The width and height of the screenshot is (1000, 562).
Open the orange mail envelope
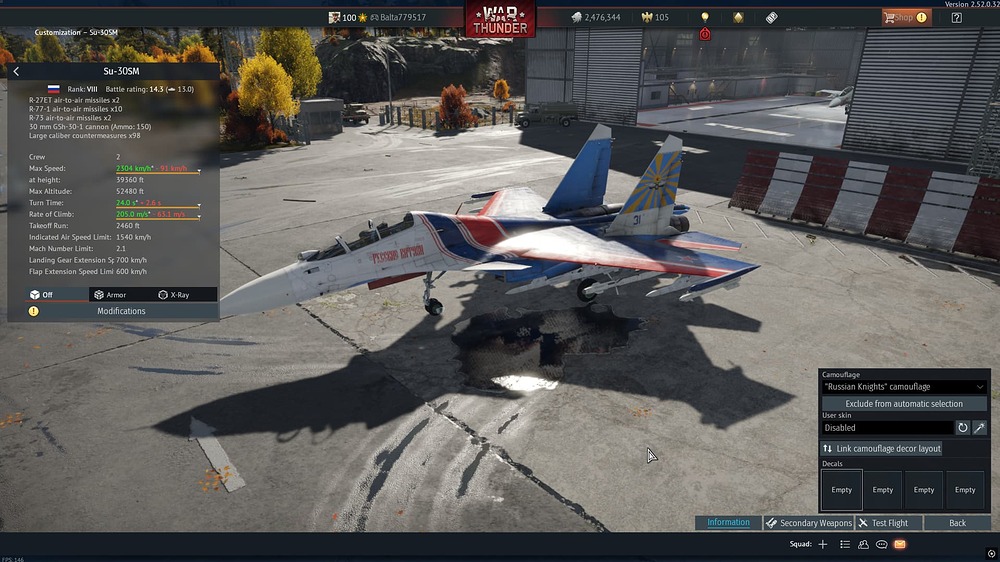pyautogui.click(x=899, y=545)
